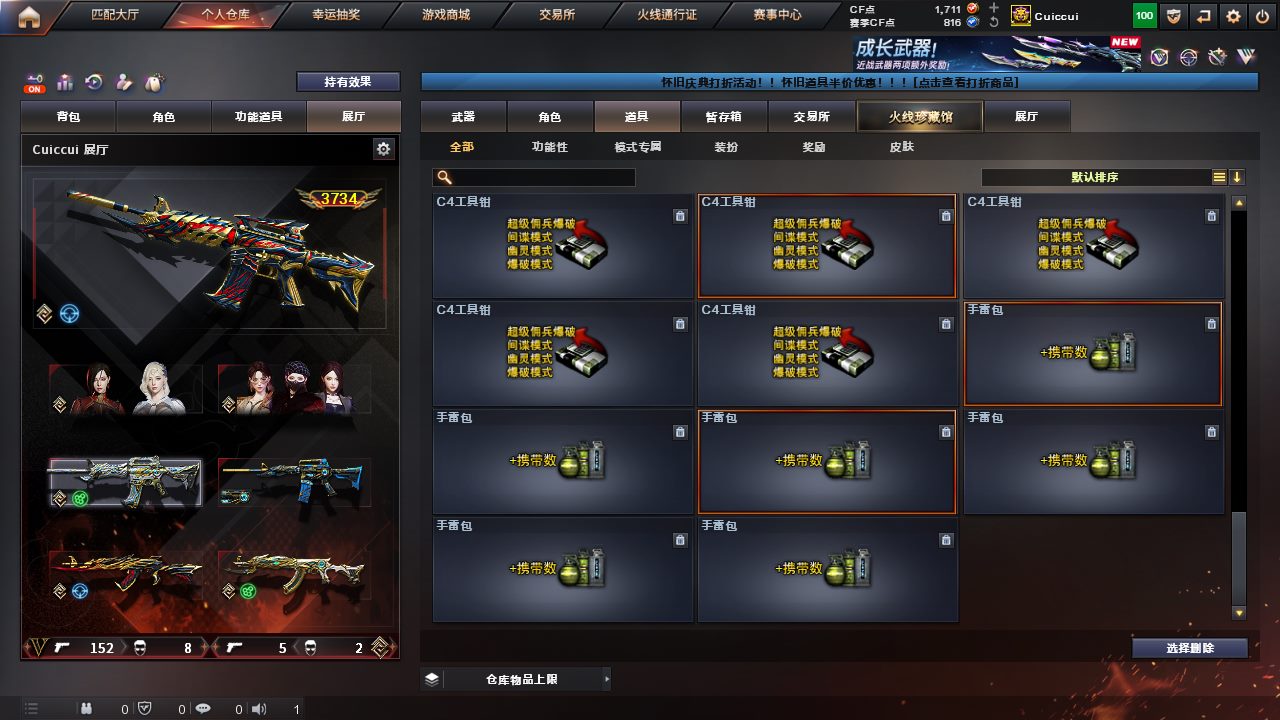This screenshot has width=1280, height=720.
Task: Click the power exit icon
Action: point(1262,16)
